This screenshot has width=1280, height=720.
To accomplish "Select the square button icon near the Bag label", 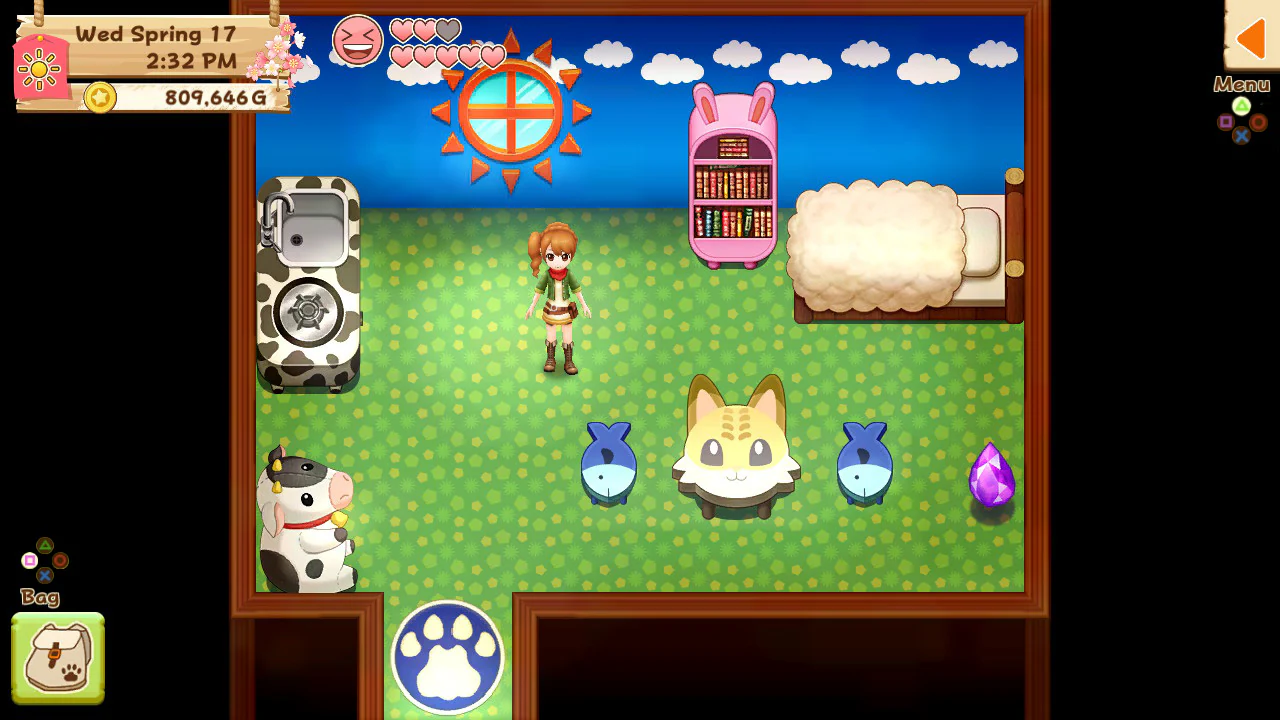I will (x=29, y=559).
